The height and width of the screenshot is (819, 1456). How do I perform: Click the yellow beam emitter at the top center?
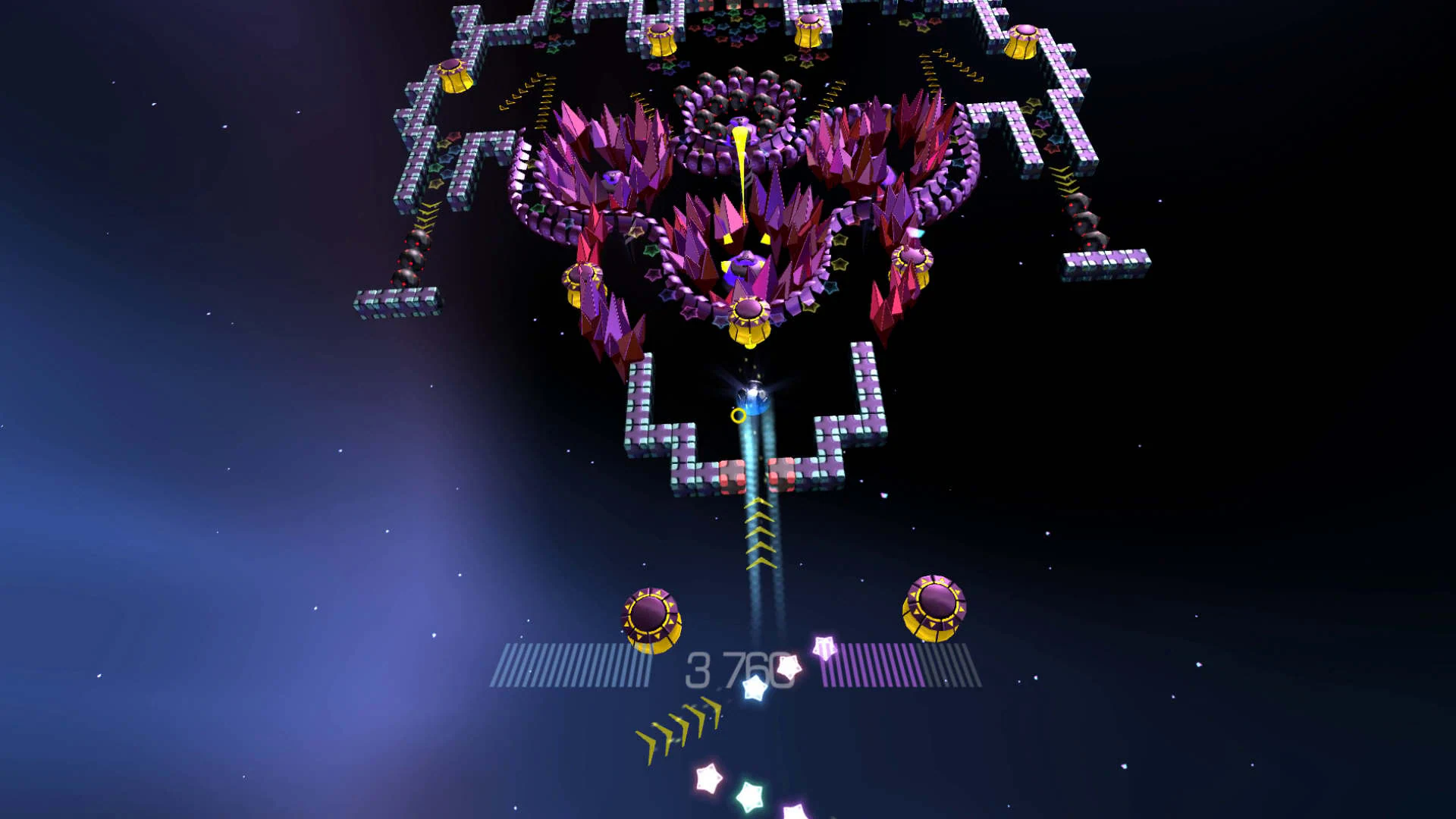(739, 152)
